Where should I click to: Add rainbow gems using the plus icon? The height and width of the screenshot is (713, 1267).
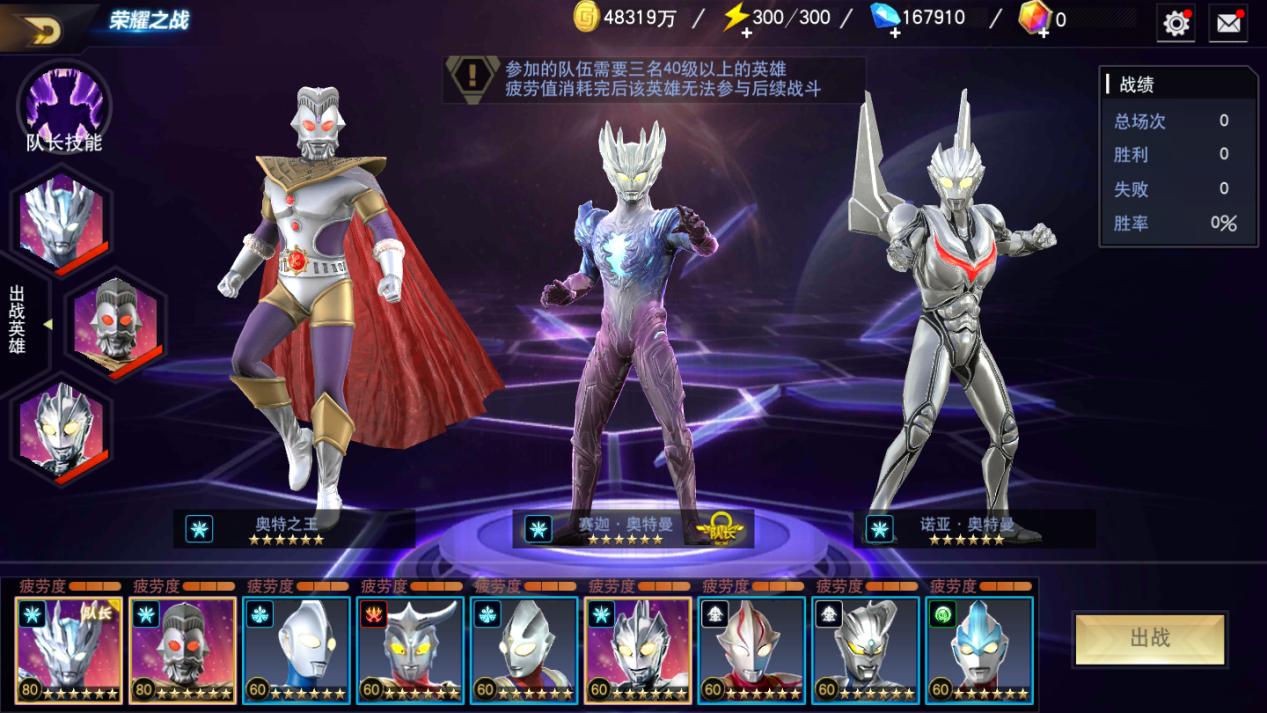click(x=1043, y=33)
